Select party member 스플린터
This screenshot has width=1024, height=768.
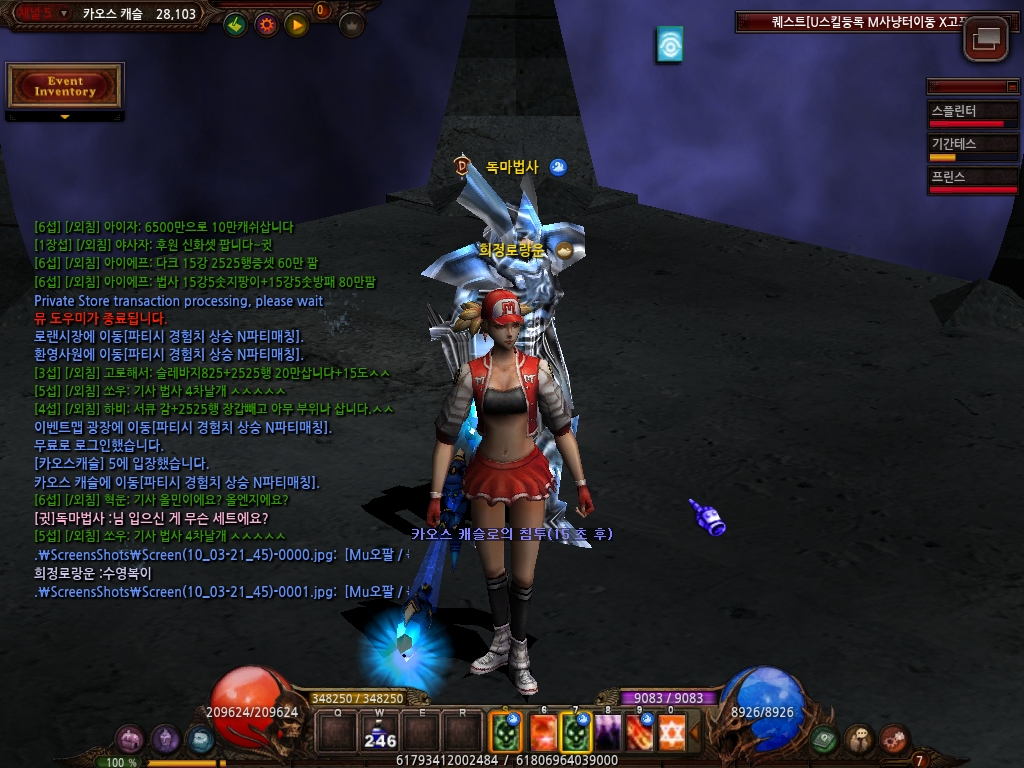972,114
